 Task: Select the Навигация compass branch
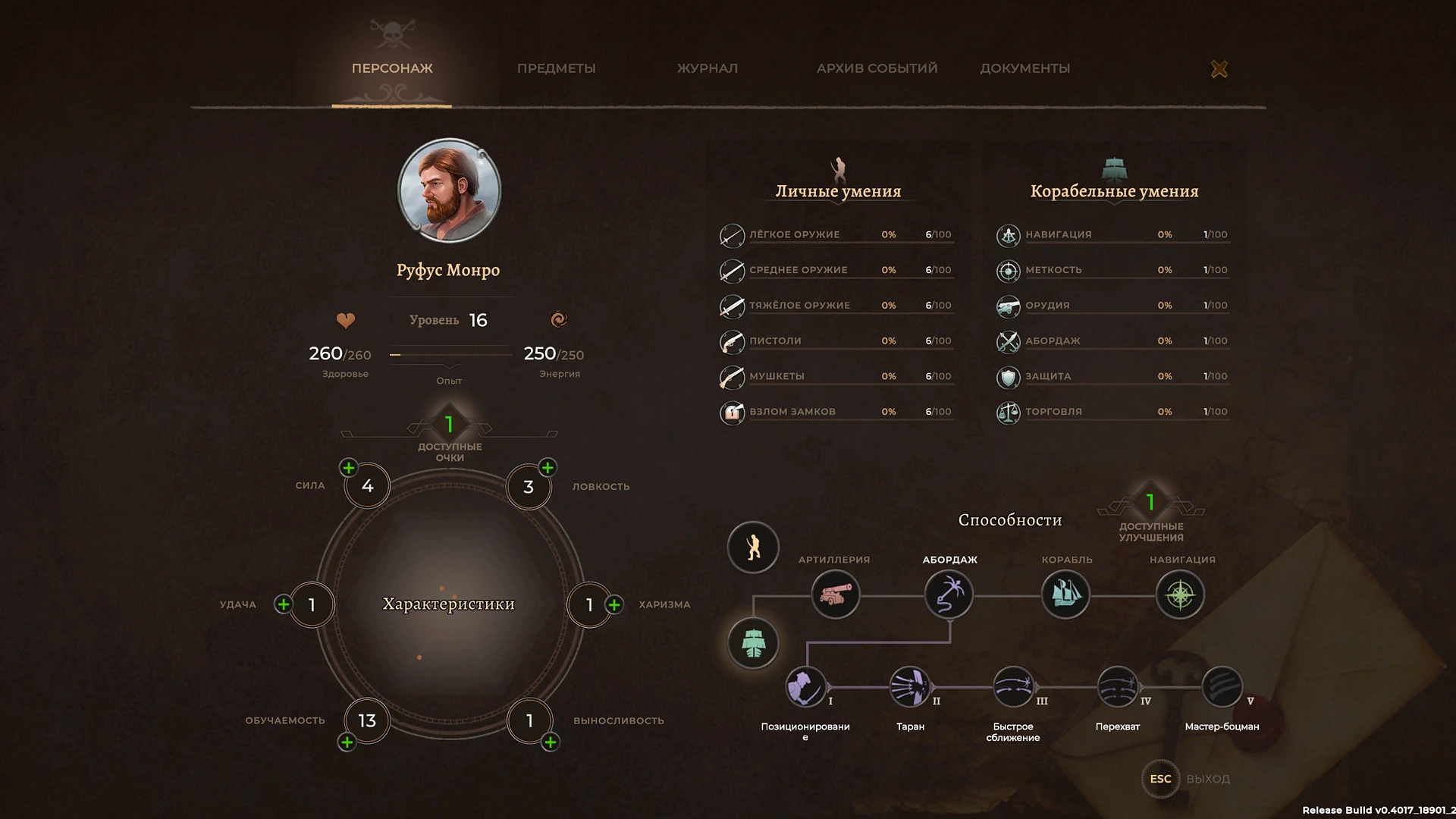click(x=1180, y=595)
